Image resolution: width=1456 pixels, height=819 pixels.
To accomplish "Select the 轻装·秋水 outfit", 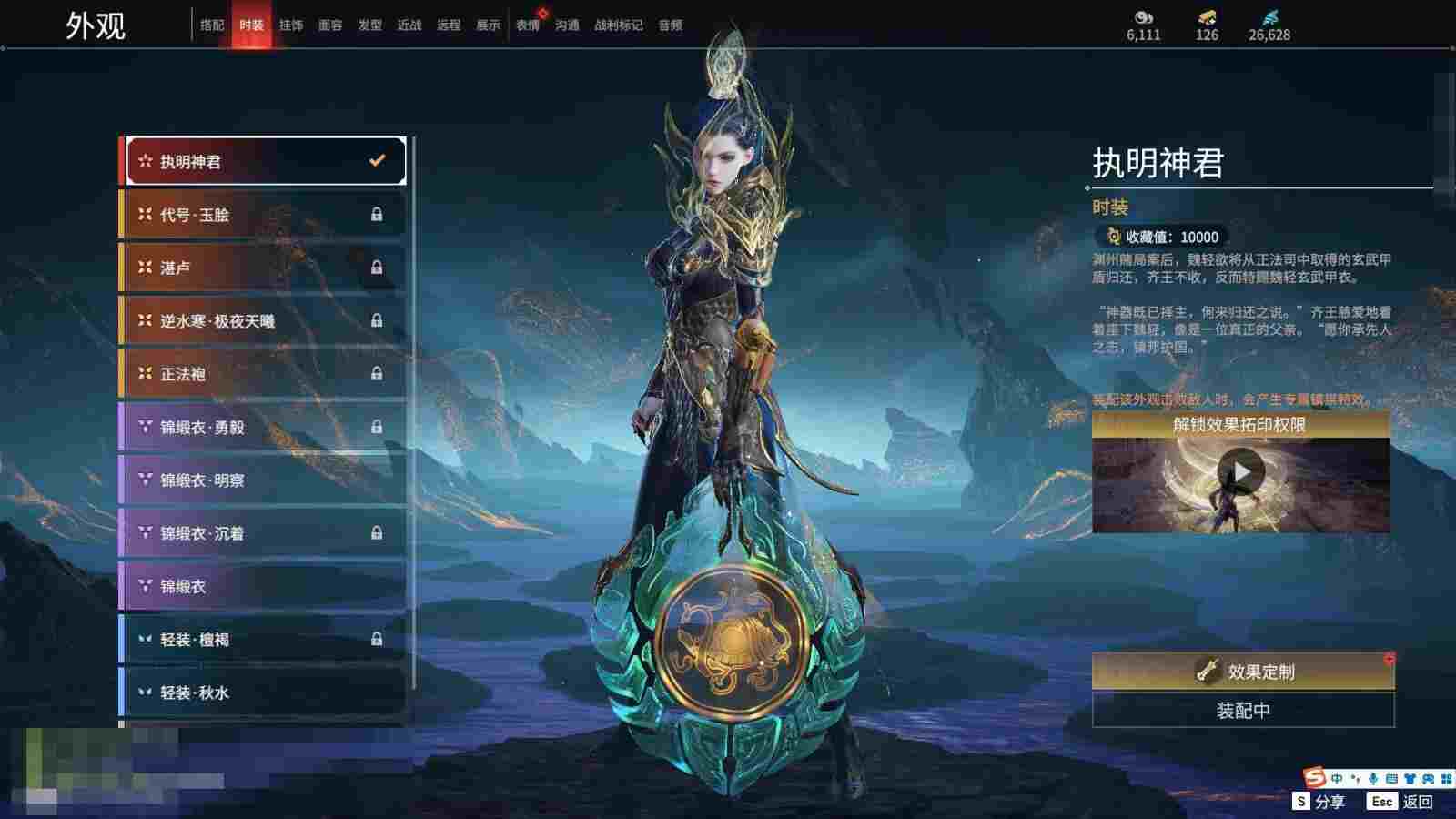I will (264, 693).
